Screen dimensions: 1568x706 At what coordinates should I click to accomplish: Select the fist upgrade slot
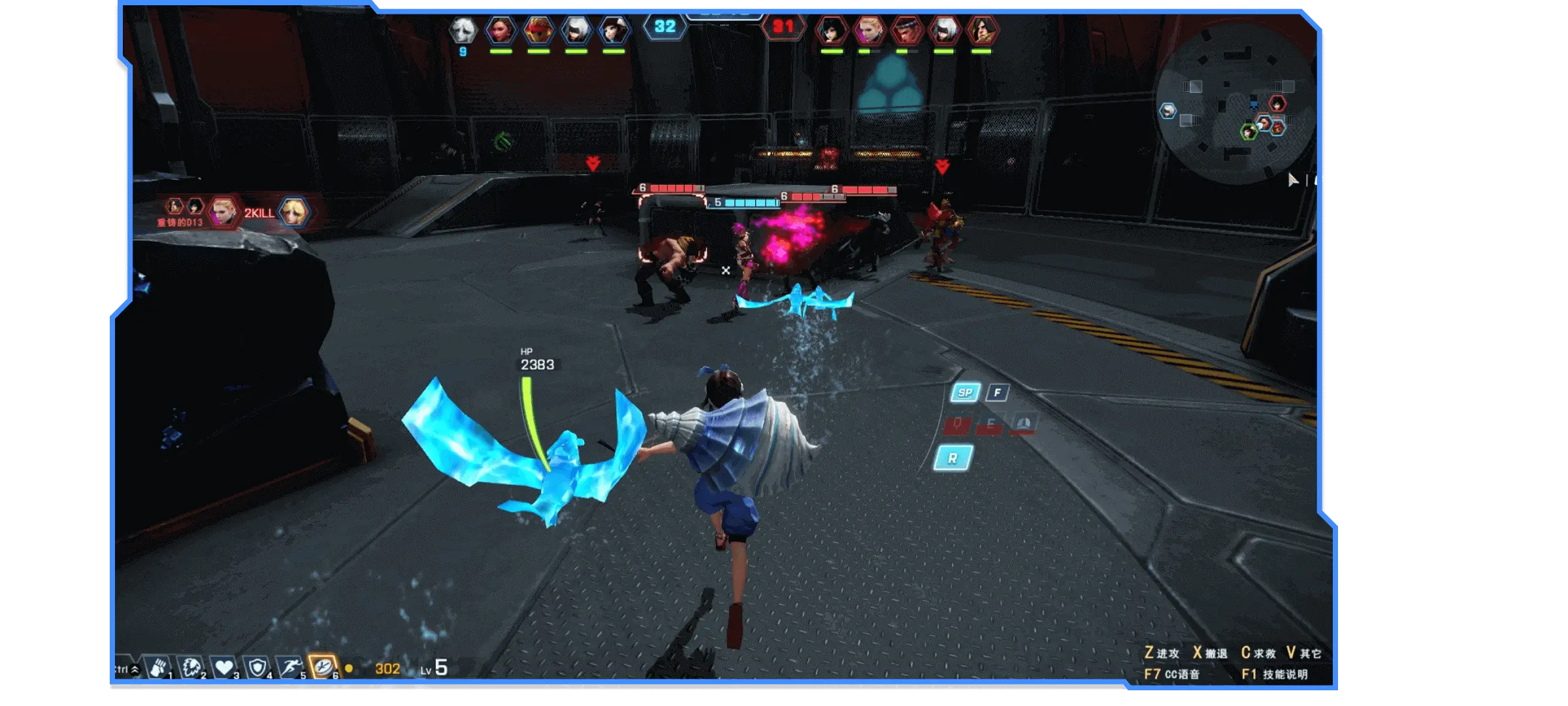point(157,667)
